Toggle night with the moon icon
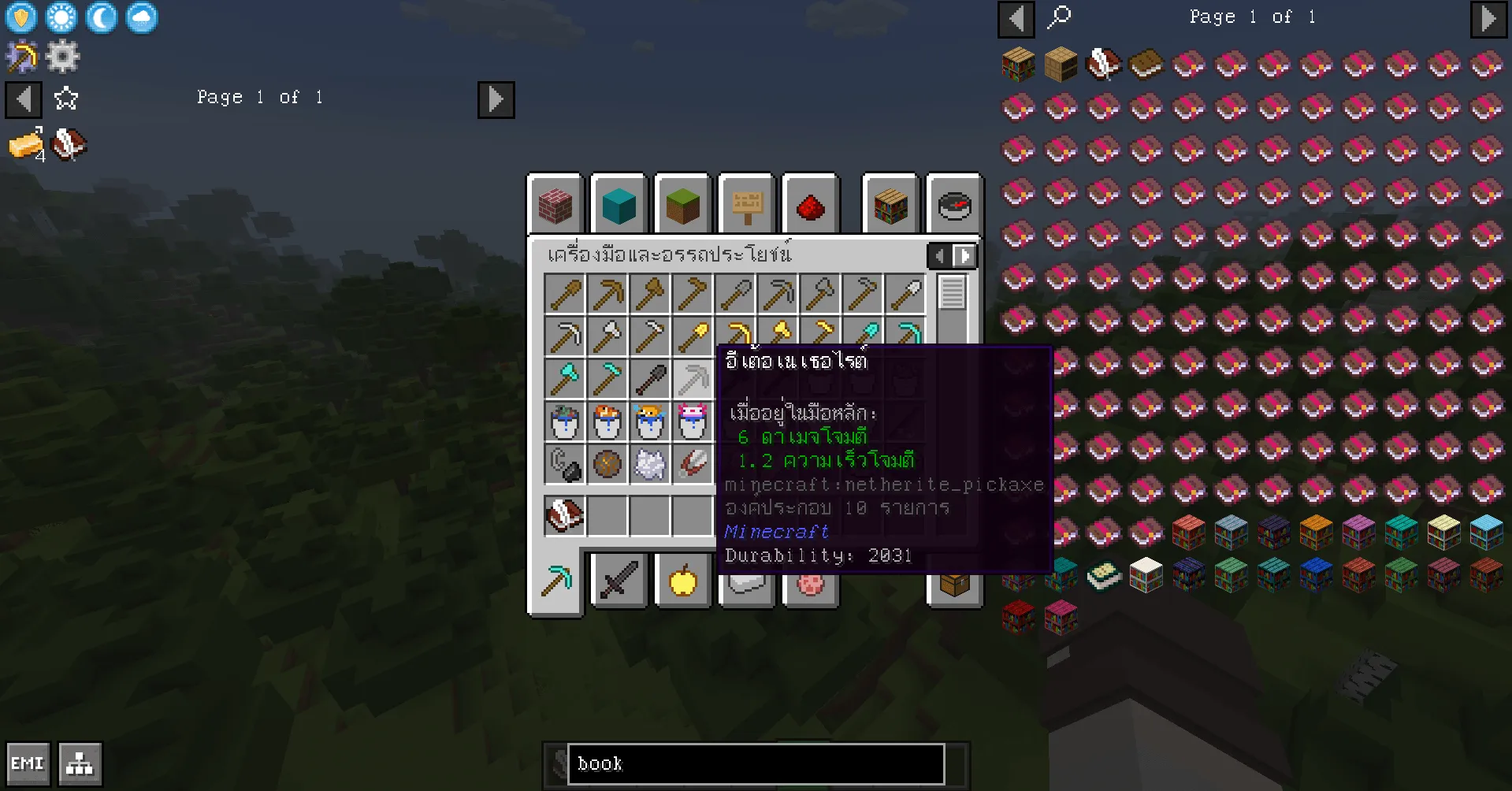Image resolution: width=1512 pixels, height=791 pixels. pyautogui.click(x=101, y=17)
